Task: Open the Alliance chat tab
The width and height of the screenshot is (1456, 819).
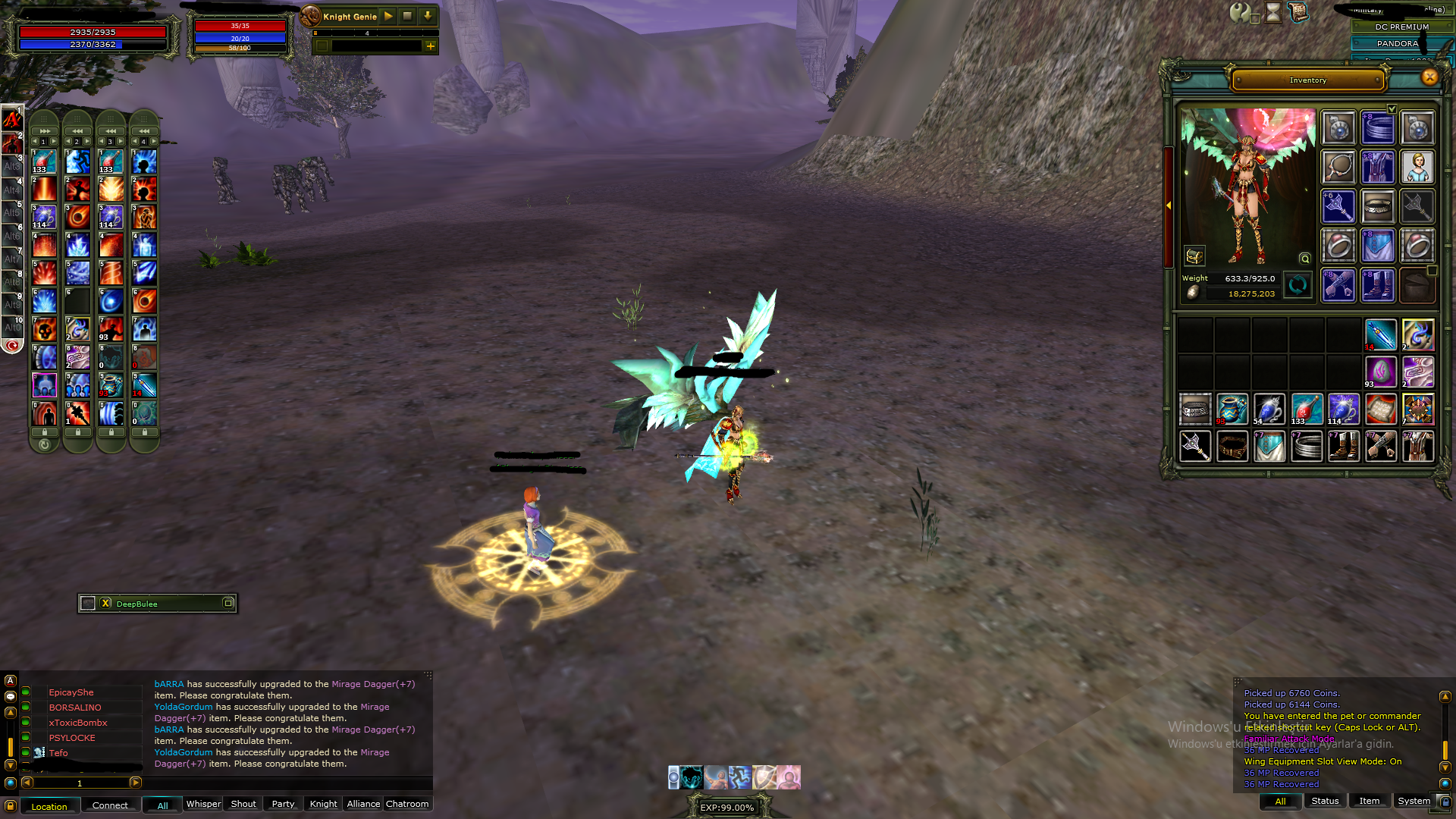Action: coord(363,804)
